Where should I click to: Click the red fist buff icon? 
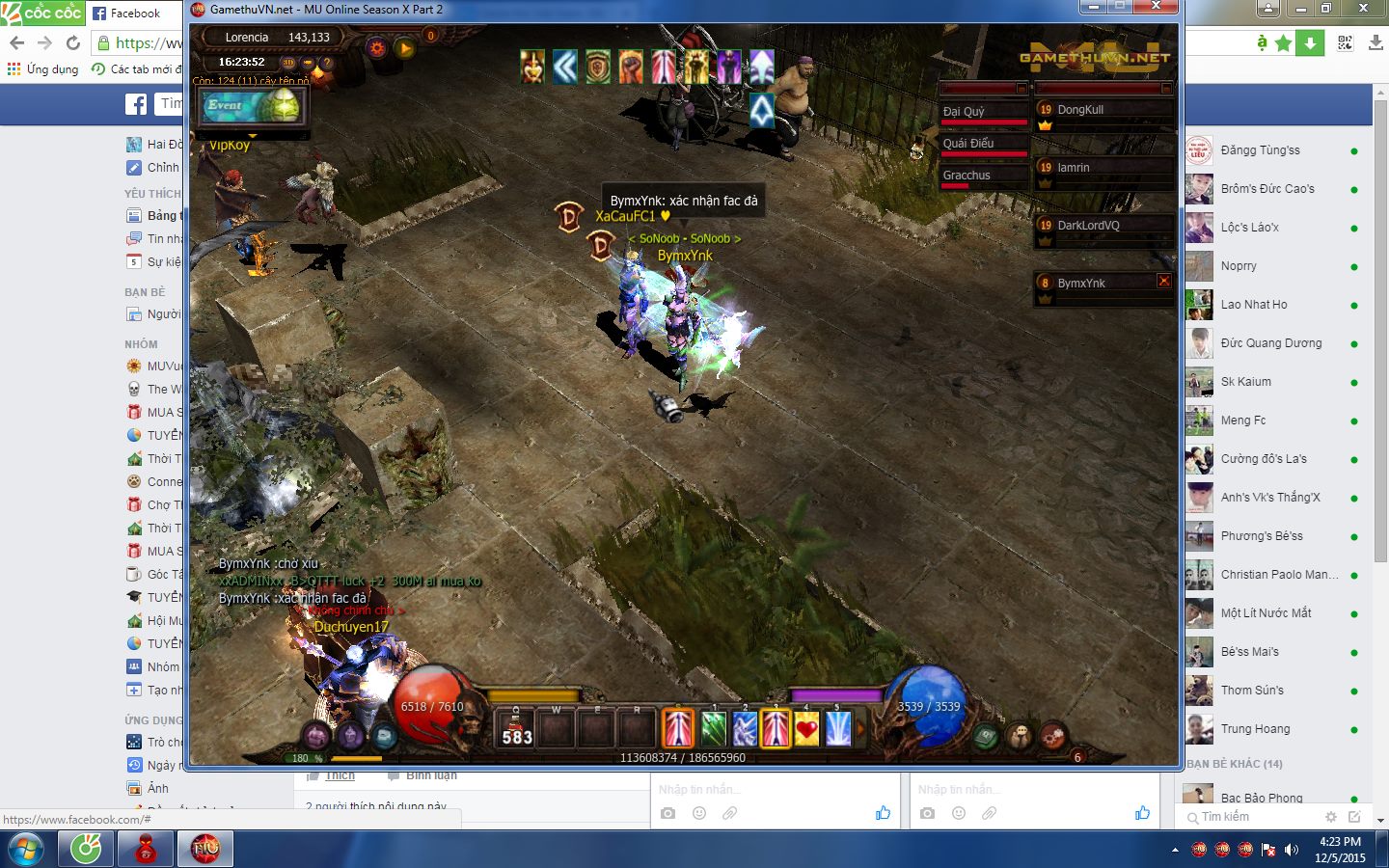[x=631, y=67]
